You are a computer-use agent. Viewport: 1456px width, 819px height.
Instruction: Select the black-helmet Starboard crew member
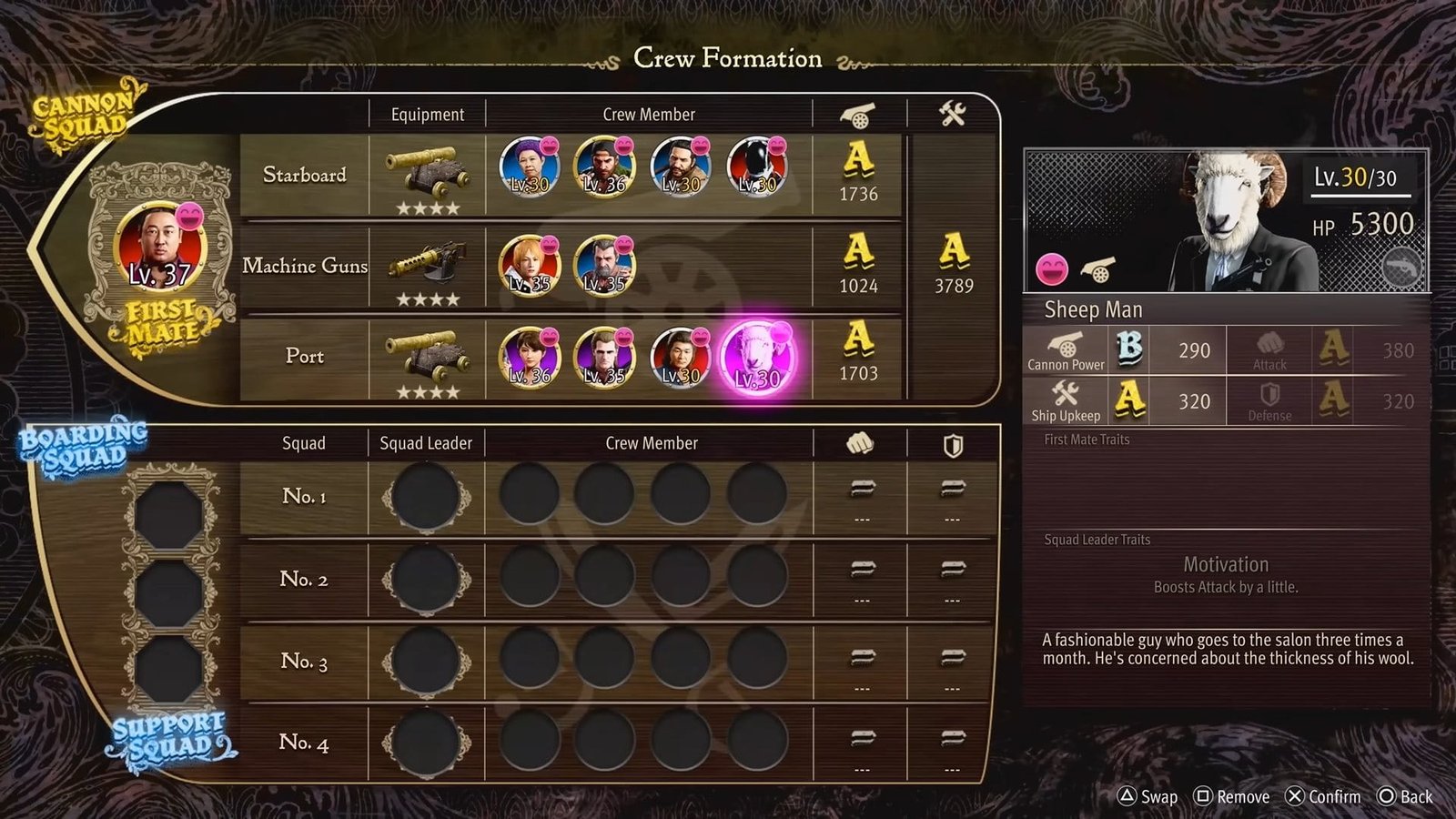tap(757, 167)
